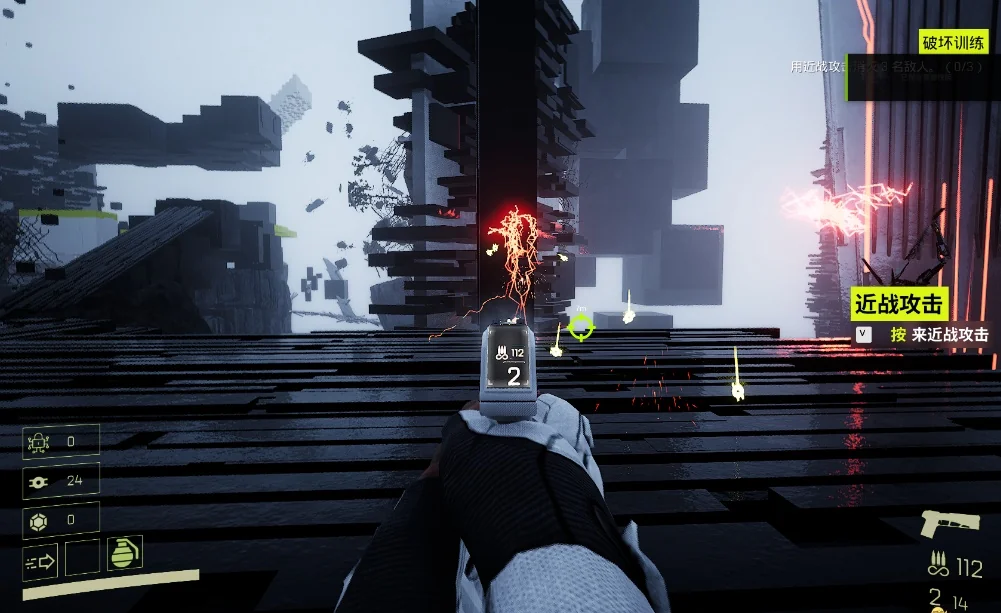Screen dimensions: 1001x613
Task: Select the grenade item slot
Action: [124, 554]
